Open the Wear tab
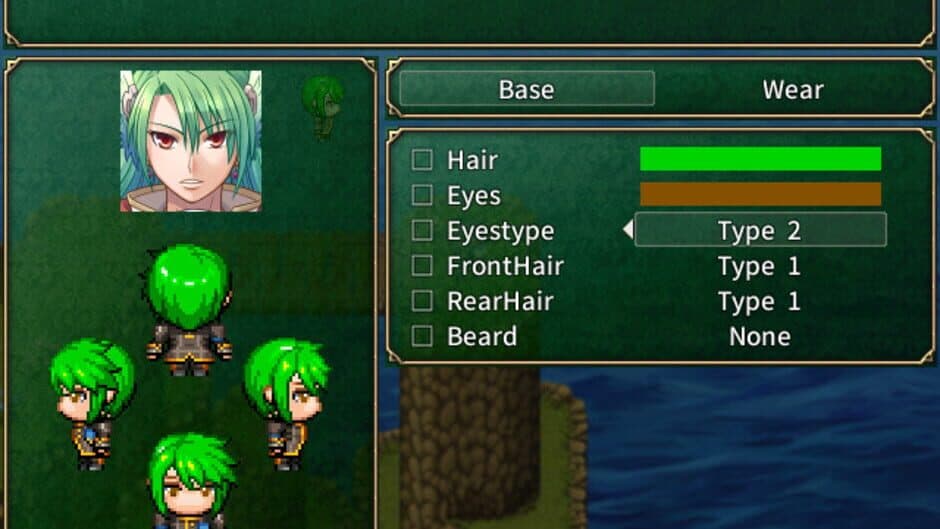 (792, 89)
